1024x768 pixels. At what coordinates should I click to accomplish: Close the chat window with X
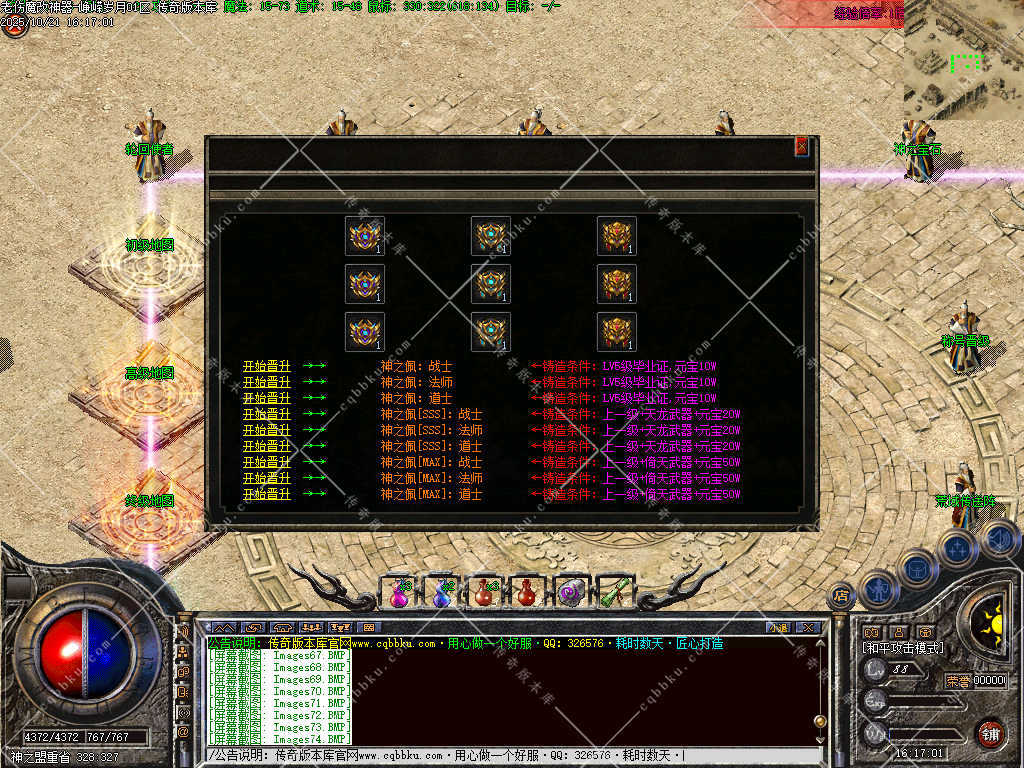(808, 627)
